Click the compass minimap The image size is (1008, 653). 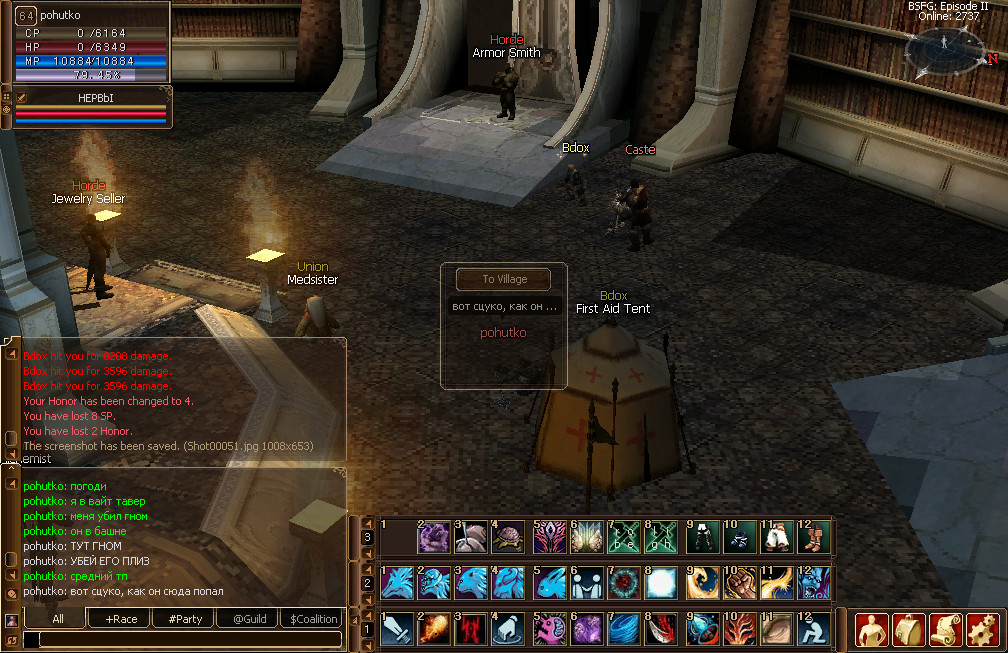944,52
